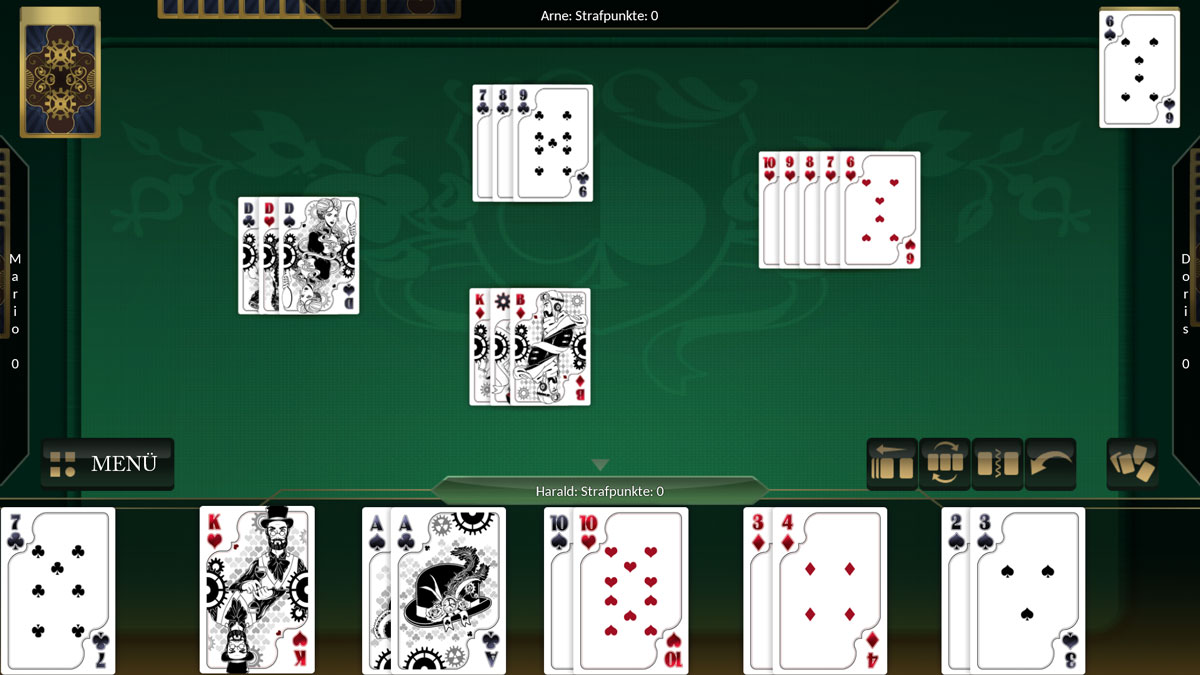The width and height of the screenshot is (1200, 675).
Task: Choose the Ace of clubs in hand
Action: pyautogui.click(x=450, y=589)
